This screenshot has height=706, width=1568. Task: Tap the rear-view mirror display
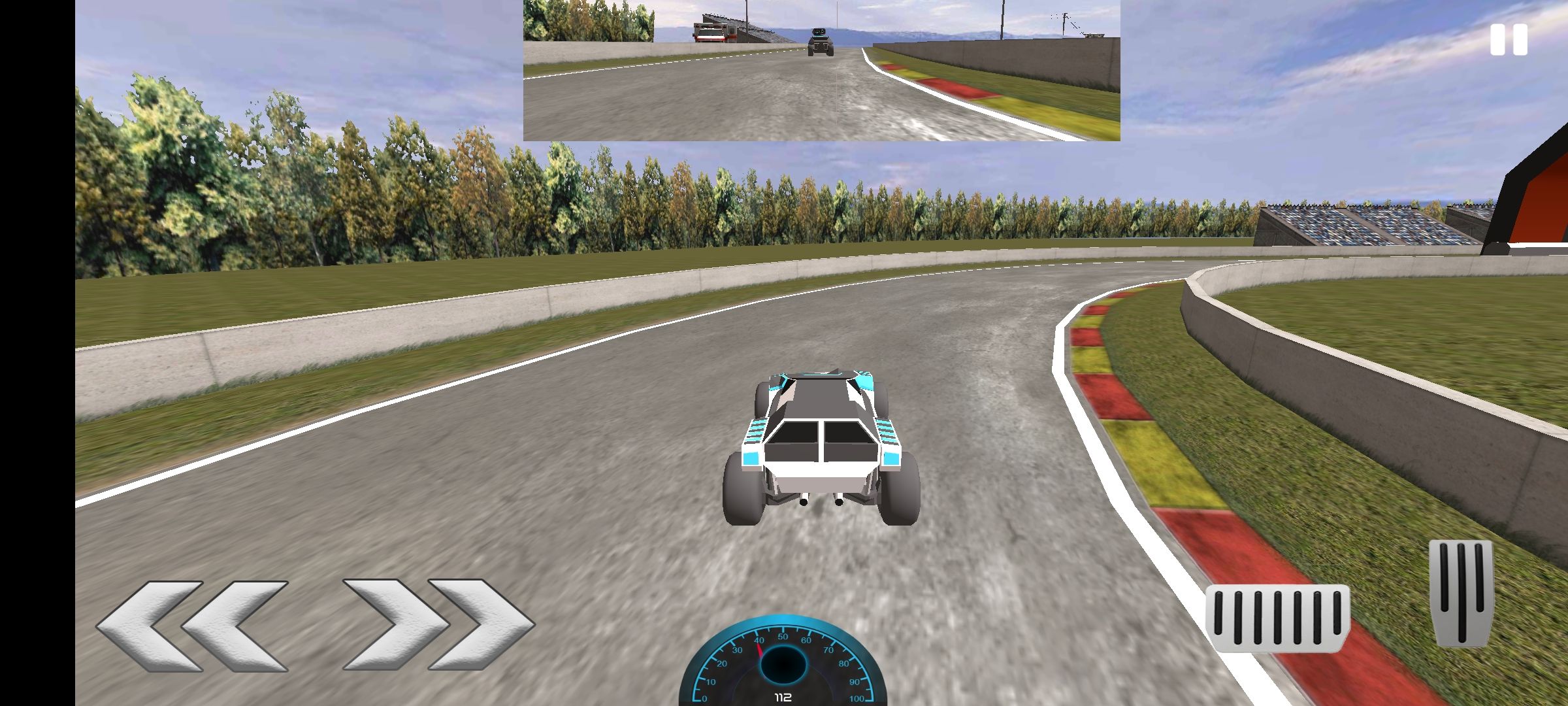click(x=821, y=70)
